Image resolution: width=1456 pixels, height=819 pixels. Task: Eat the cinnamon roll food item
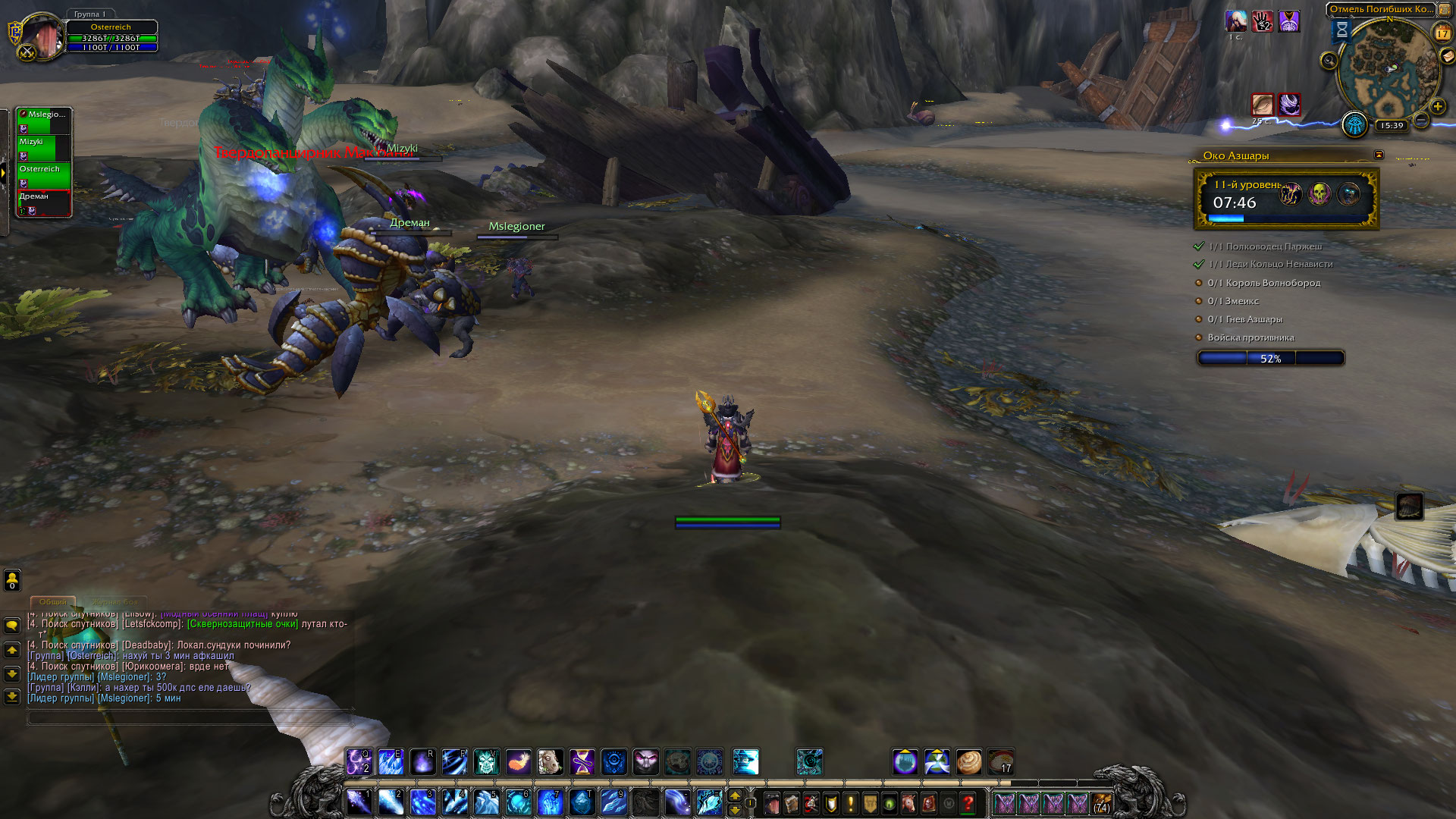pos(968,761)
